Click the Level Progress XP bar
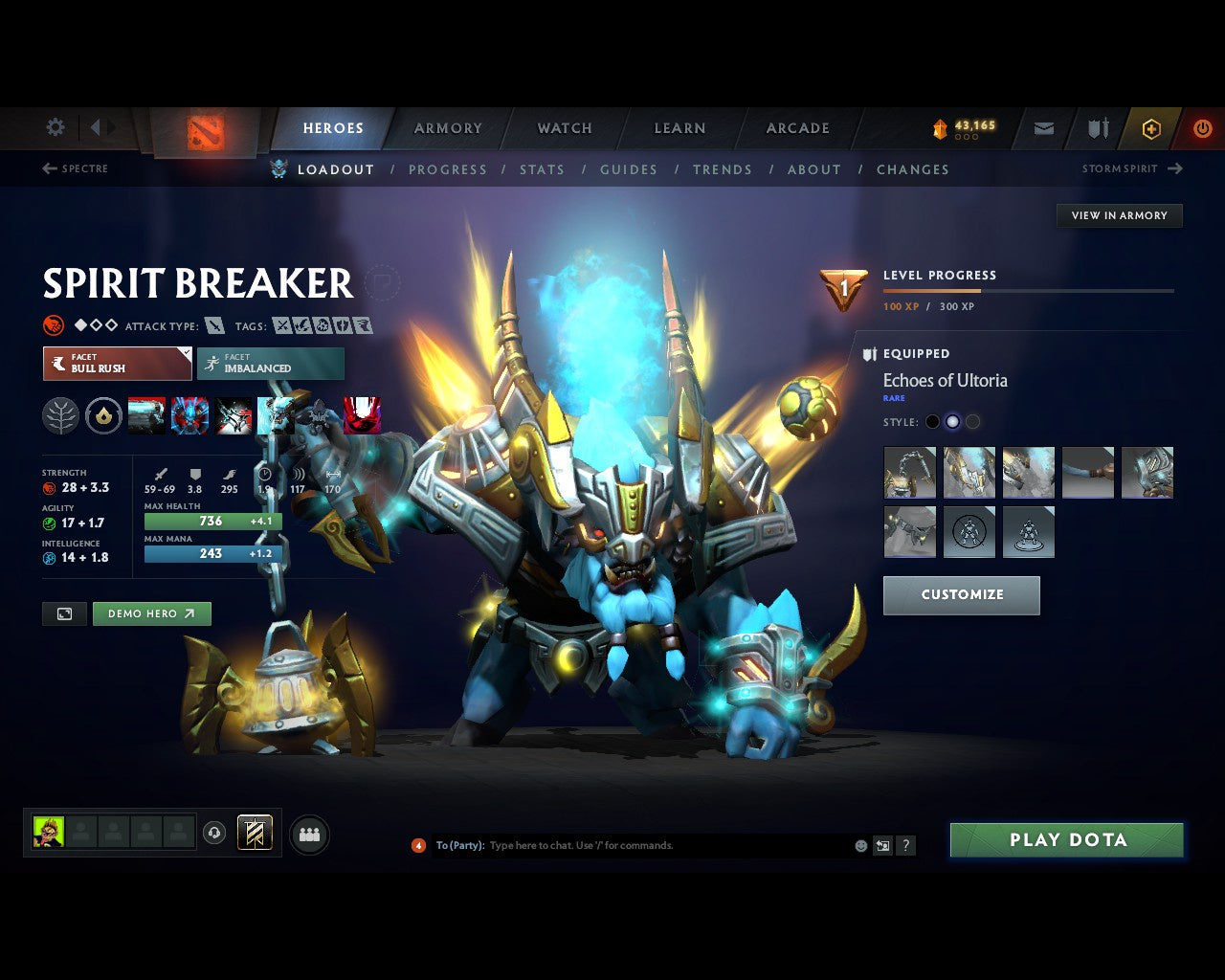Screen dimensions: 1225x980 pos(1028,291)
